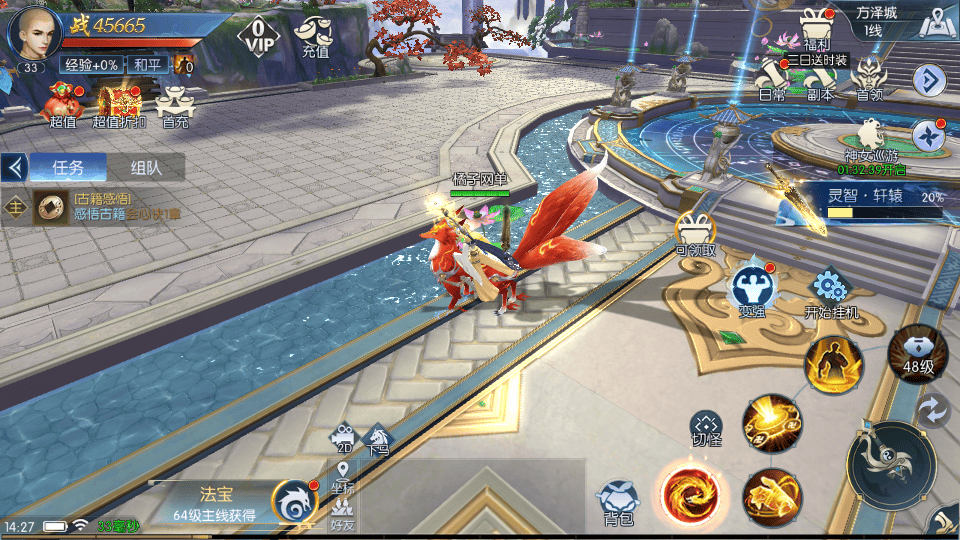Start auto-combat with 开始挂机

831,292
